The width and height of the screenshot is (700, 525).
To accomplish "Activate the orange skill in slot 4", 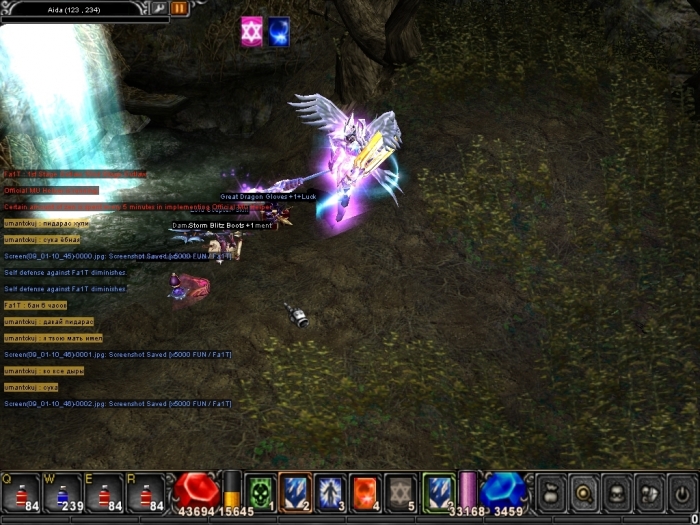I will tap(365, 491).
